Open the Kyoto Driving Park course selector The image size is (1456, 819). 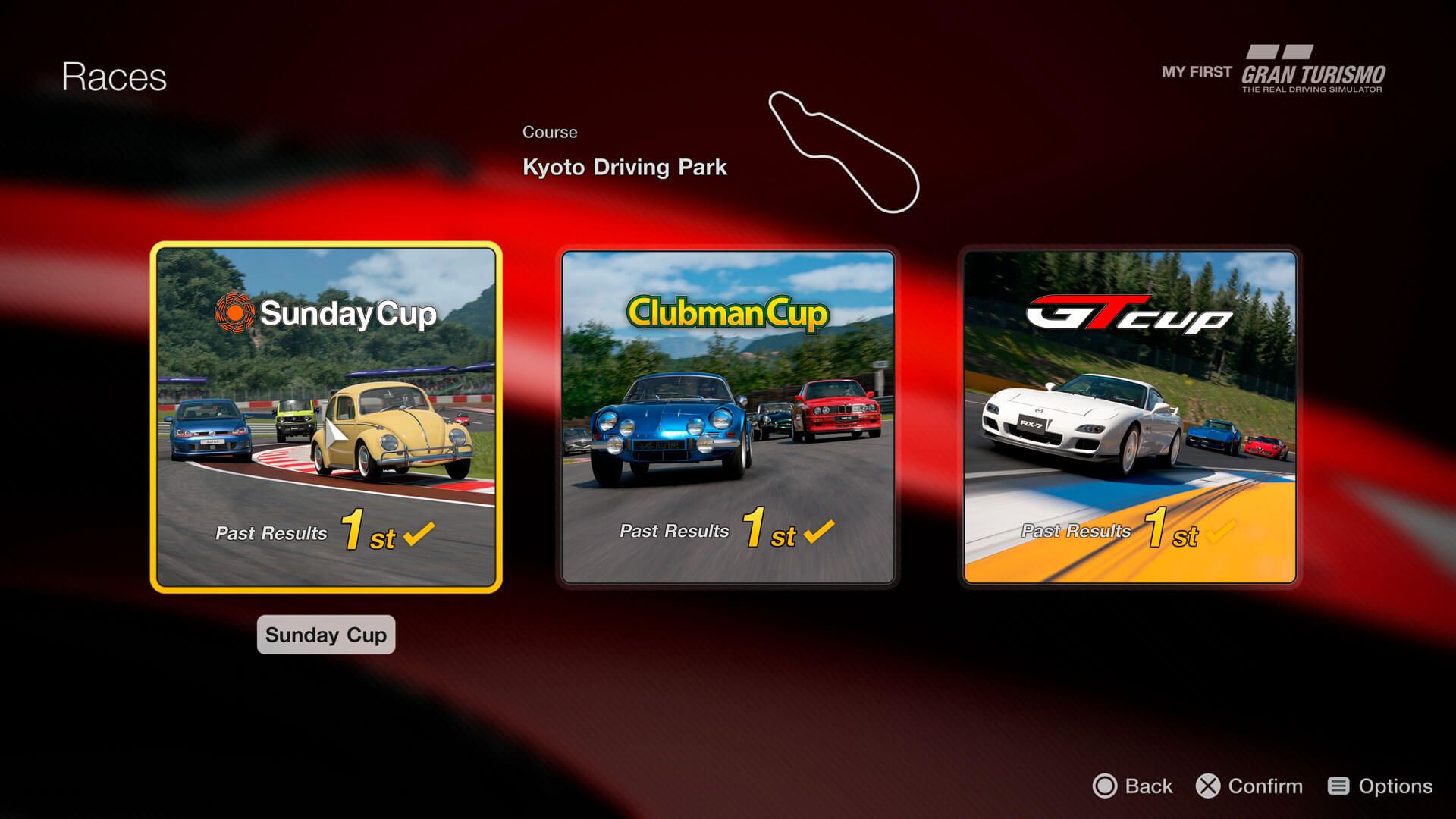point(625,167)
